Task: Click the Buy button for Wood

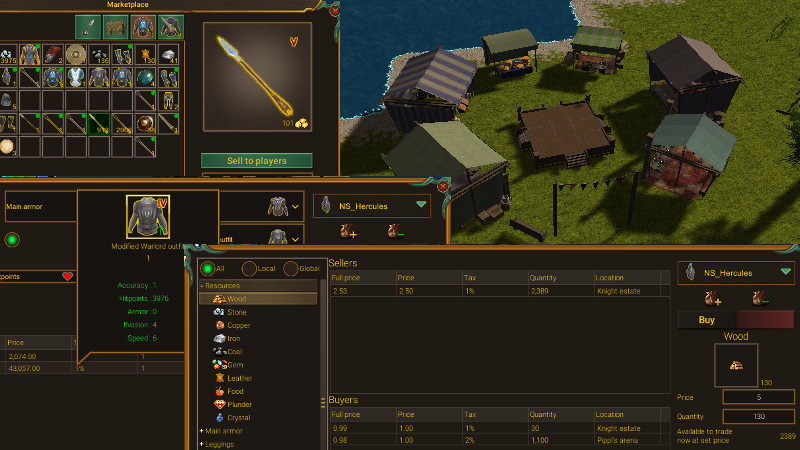Action: pyautogui.click(x=707, y=320)
